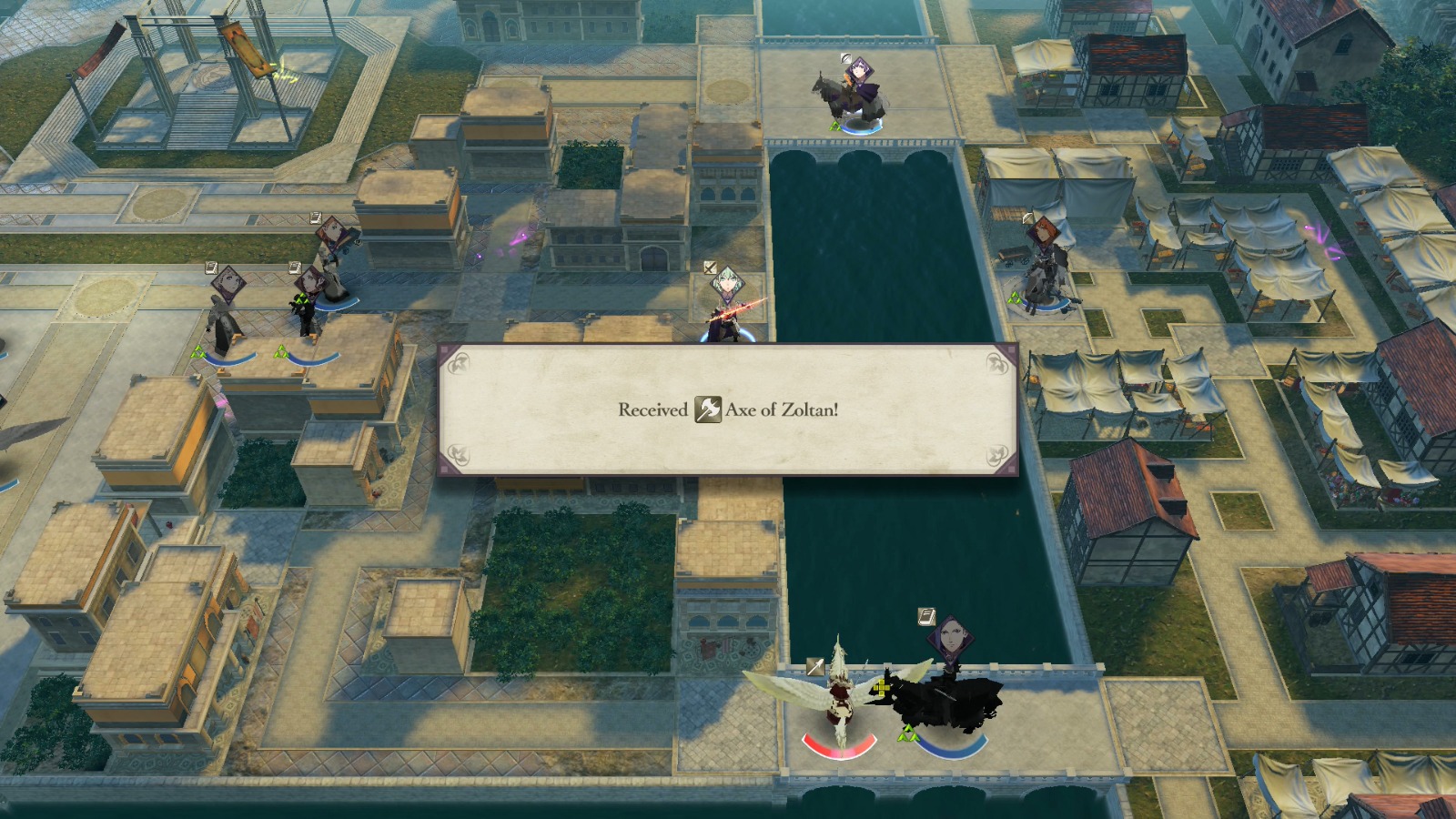Click the lance icon beside the white pegasus knight
1456x819 pixels.
click(x=815, y=666)
